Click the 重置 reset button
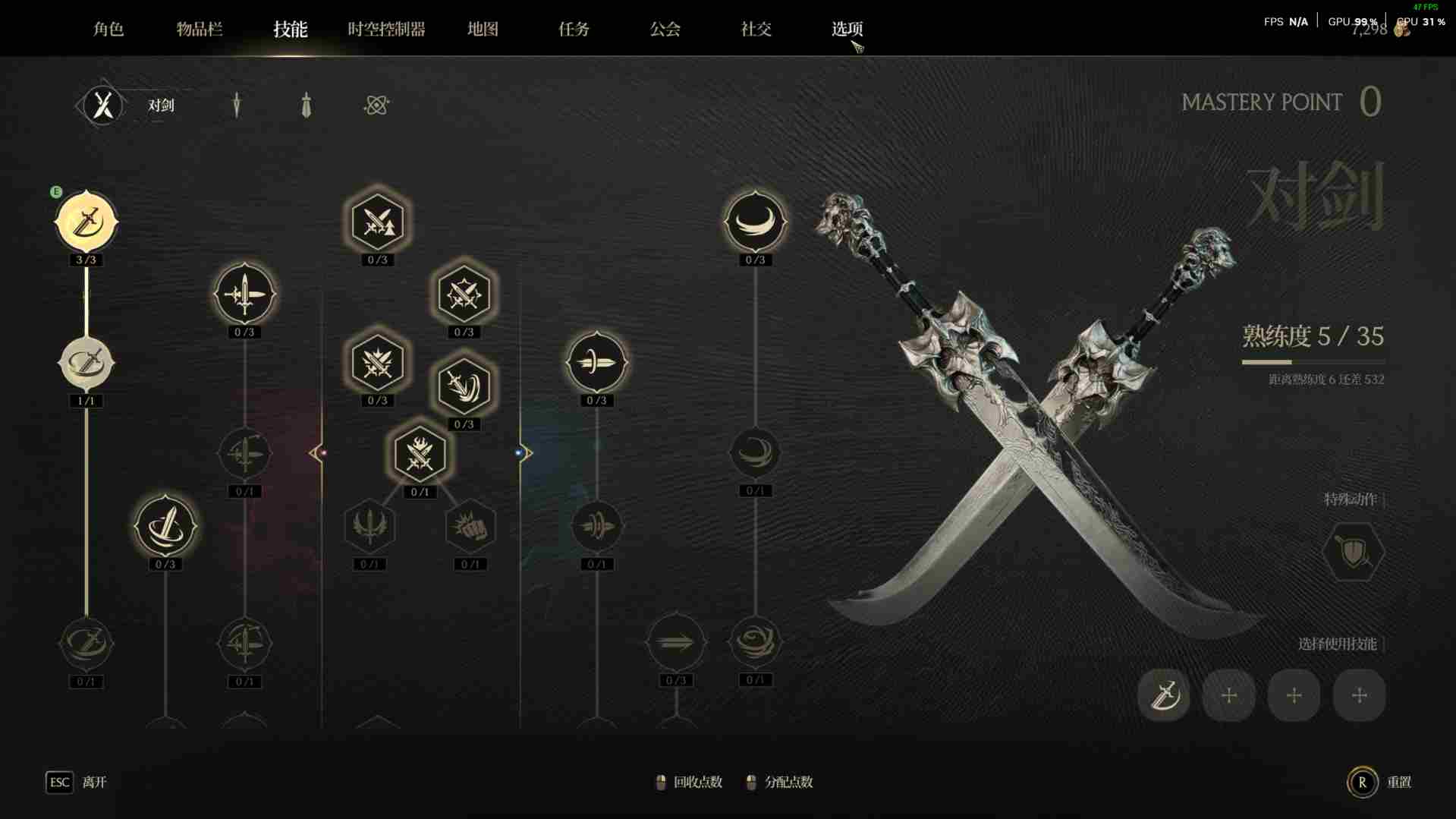The width and height of the screenshot is (1456, 819). point(1363,782)
